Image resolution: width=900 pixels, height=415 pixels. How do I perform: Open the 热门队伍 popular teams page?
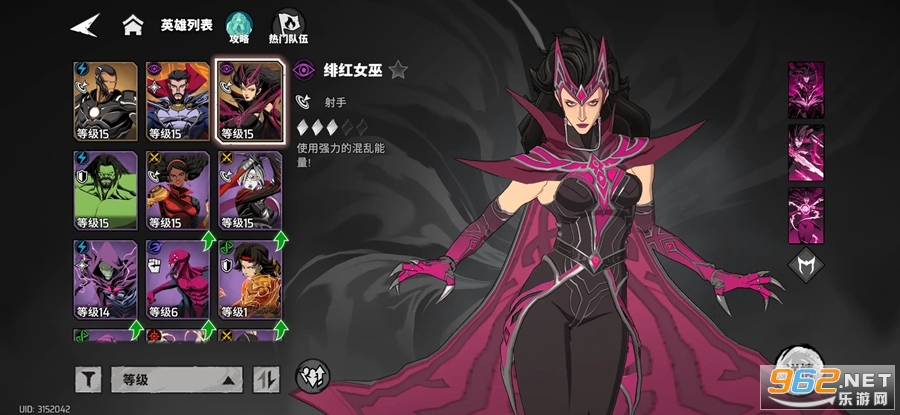click(286, 26)
